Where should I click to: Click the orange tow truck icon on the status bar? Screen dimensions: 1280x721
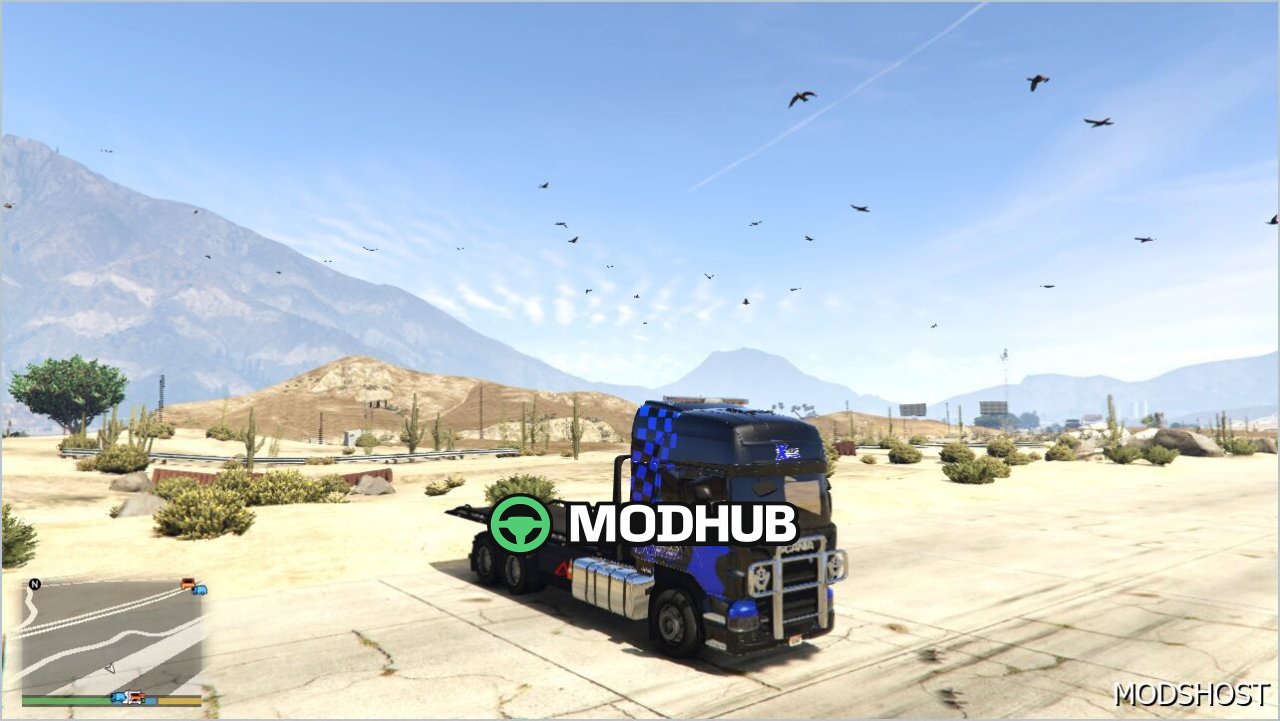point(135,697)
